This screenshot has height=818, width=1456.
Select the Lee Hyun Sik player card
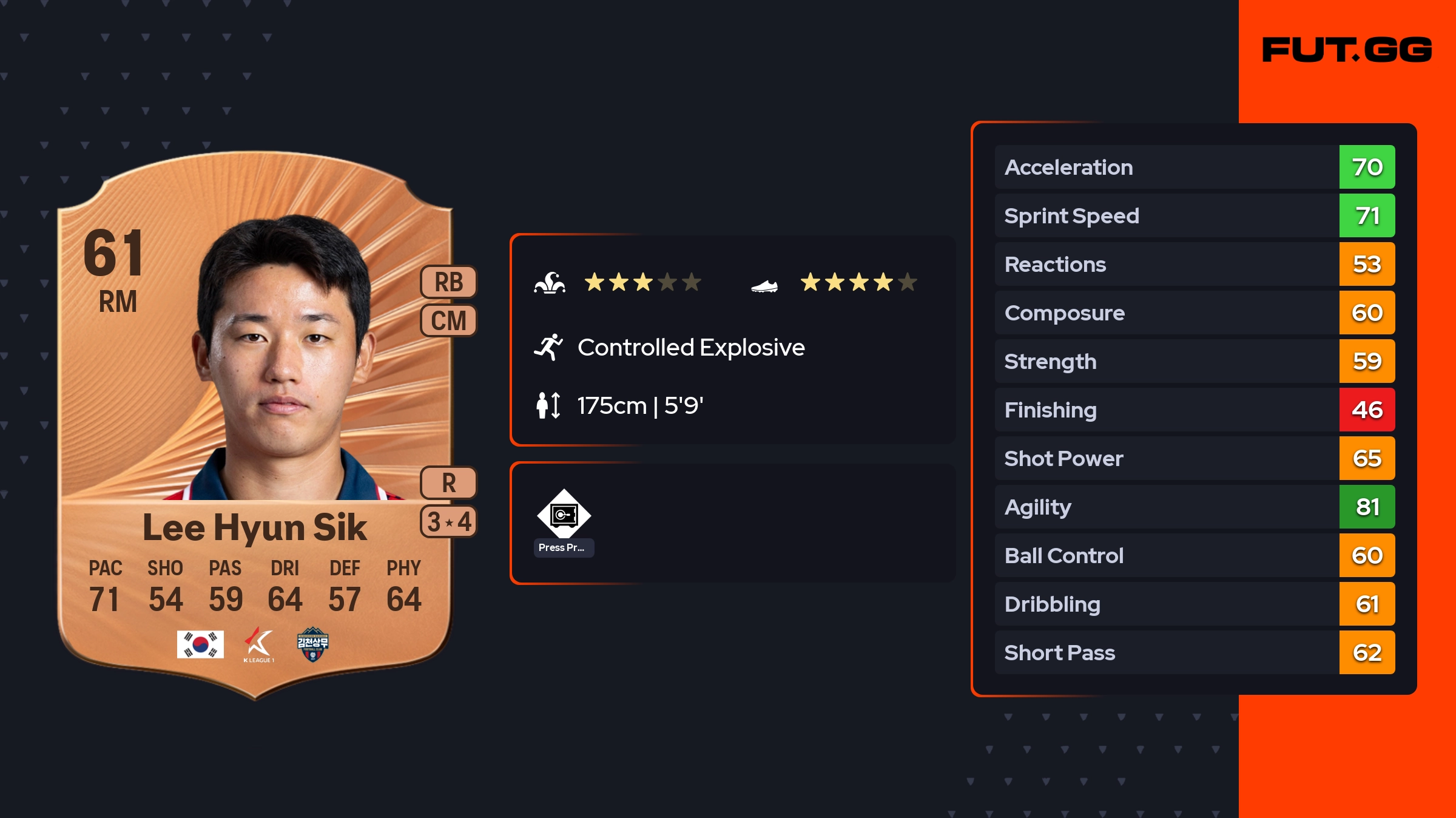pos(255,425)
